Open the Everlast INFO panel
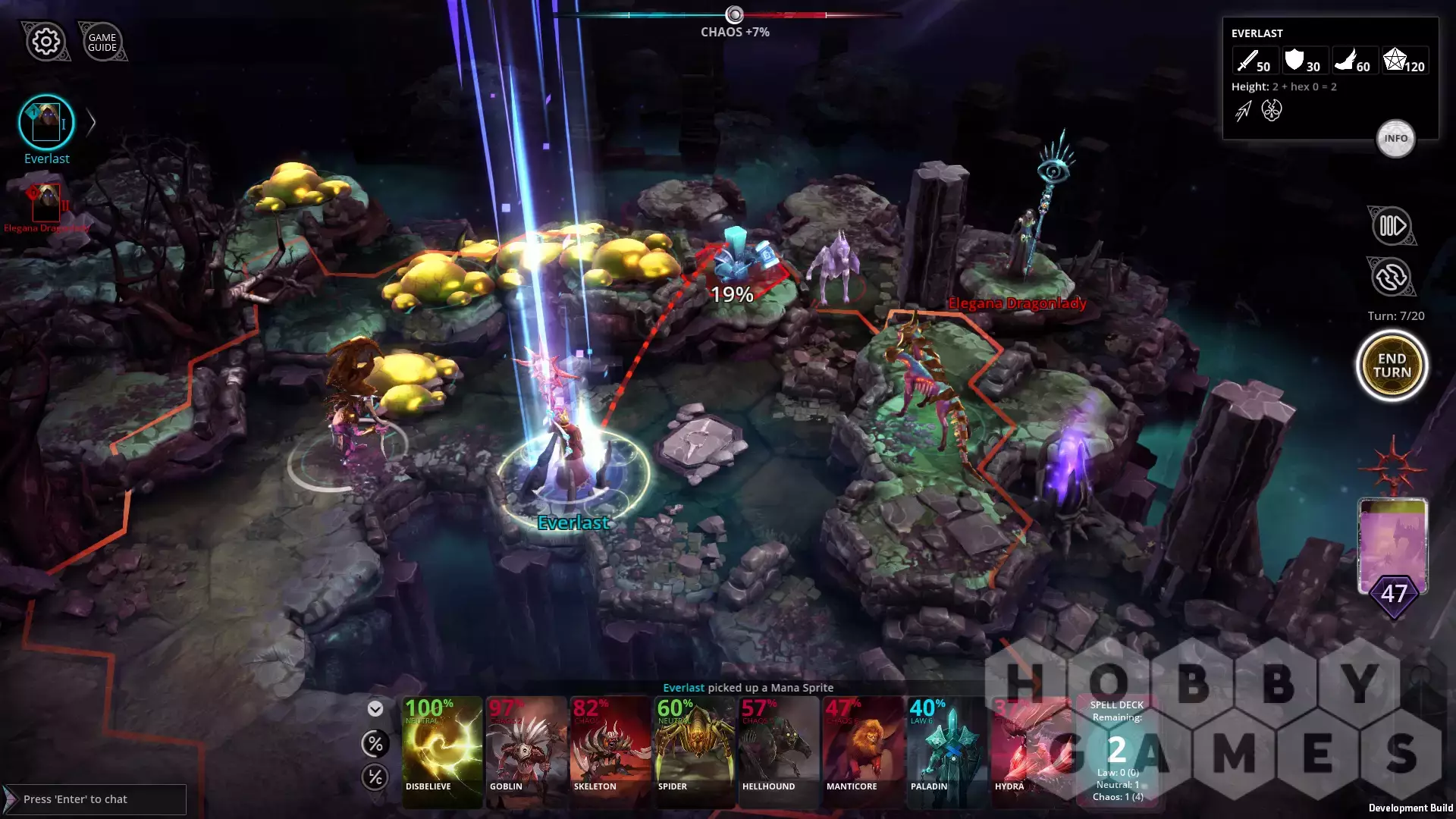 [1395, 139]
